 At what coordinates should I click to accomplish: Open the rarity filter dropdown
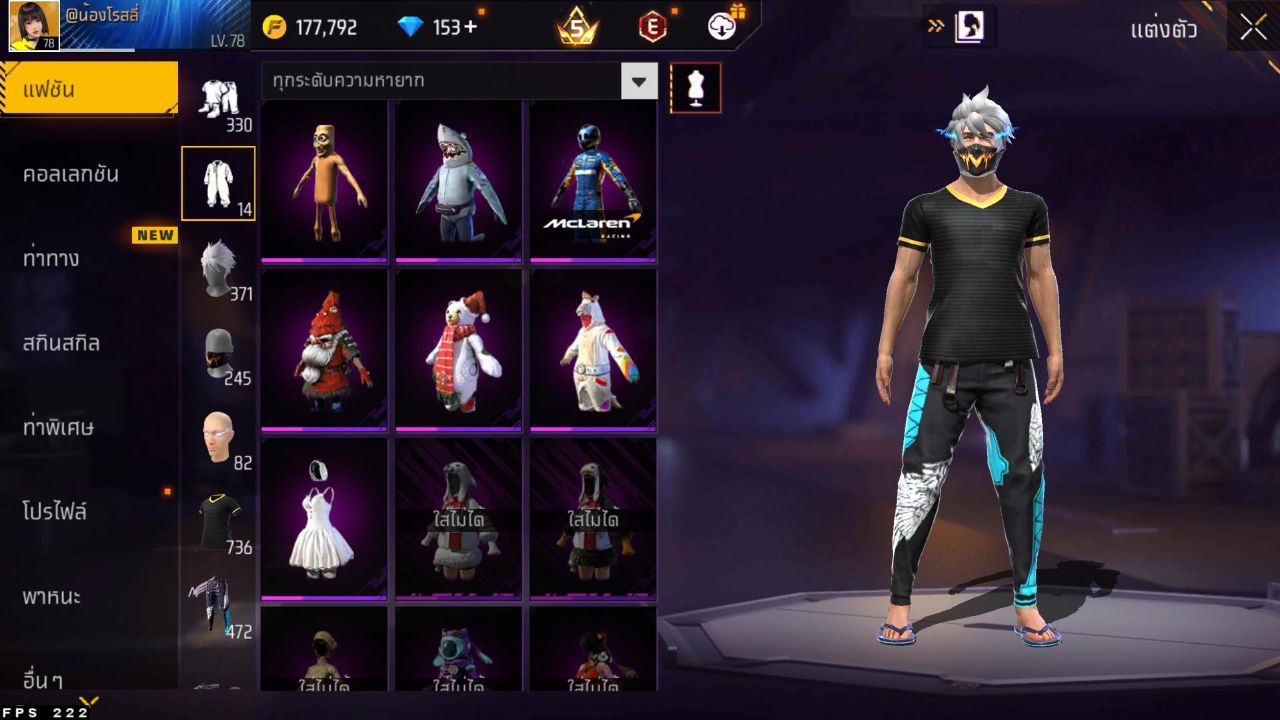pos(639,82)
